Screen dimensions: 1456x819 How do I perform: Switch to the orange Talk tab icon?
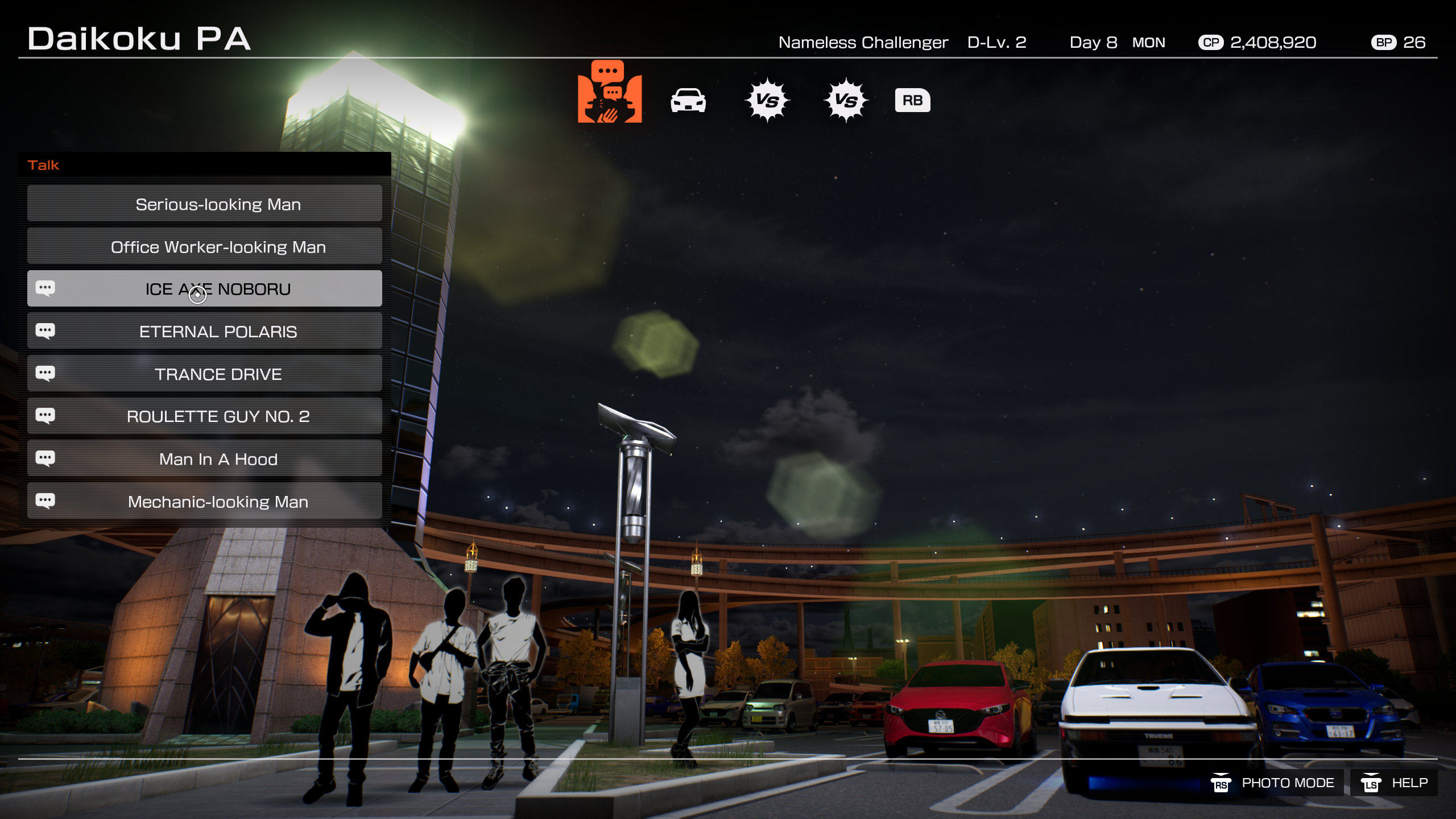click(x=609, y=92)
